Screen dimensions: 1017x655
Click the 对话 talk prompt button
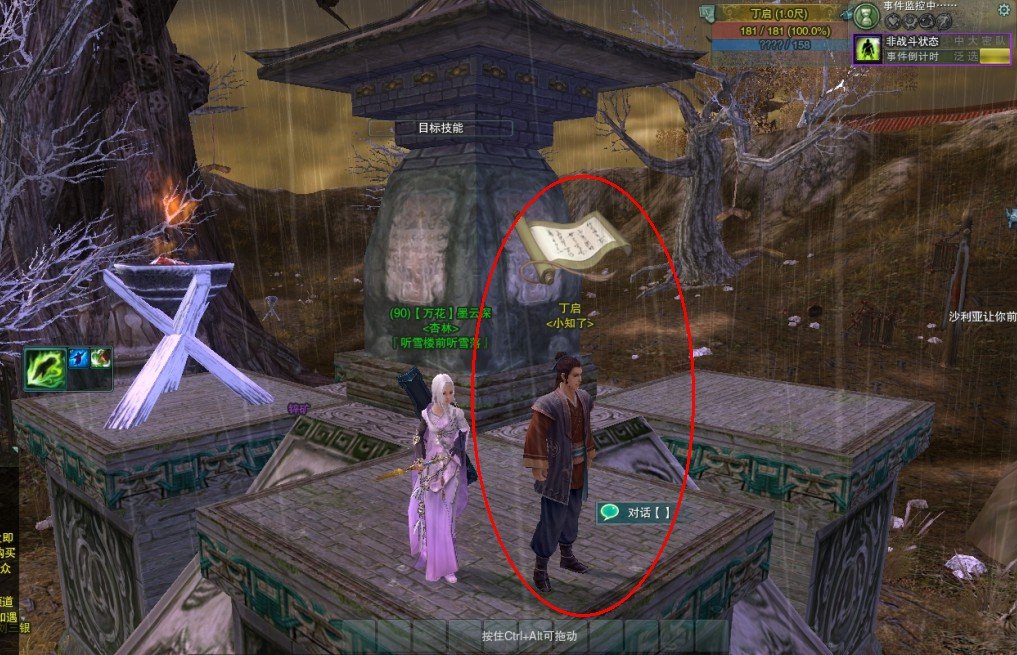point(635,513)
